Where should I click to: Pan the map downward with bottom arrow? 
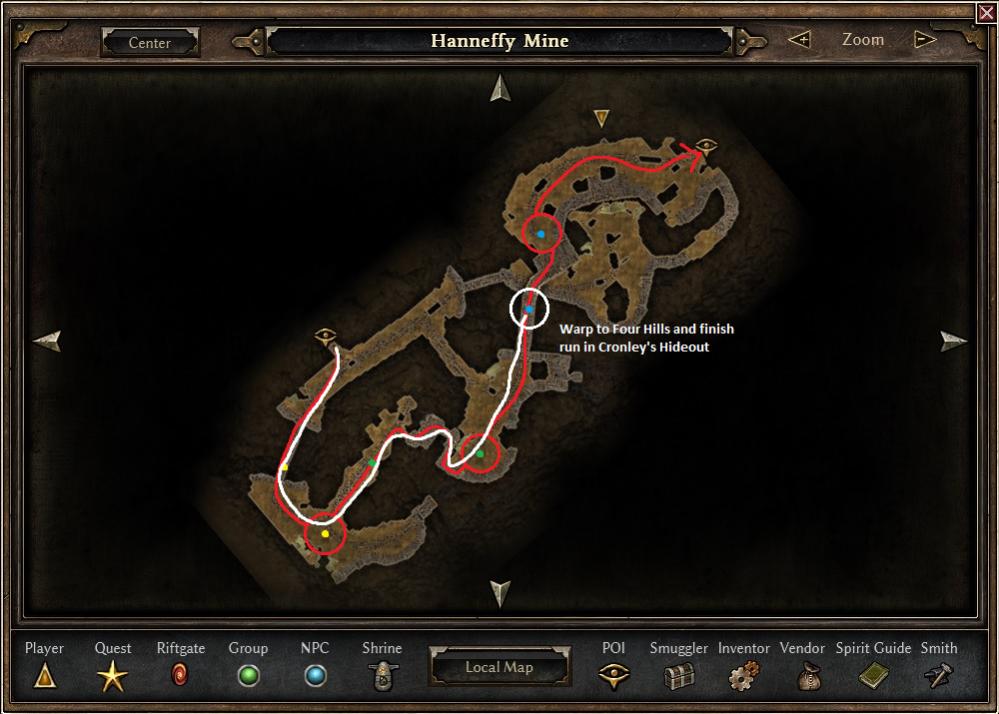[500, 593]
